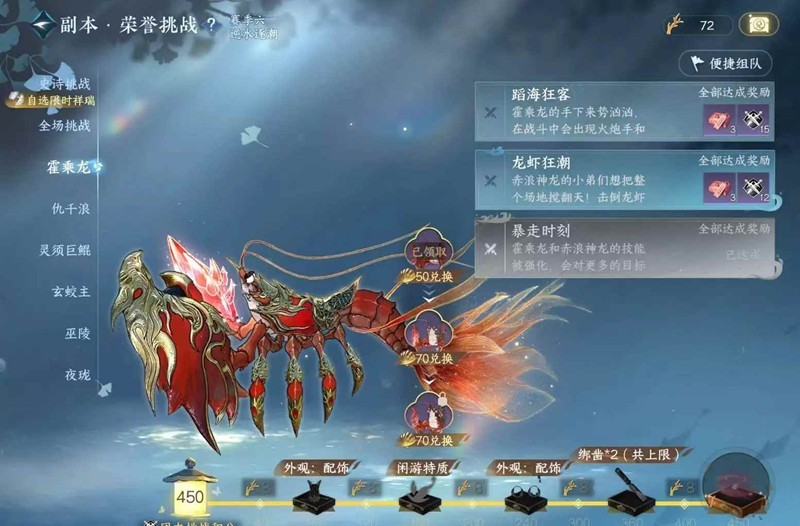Viewport: 800px width, 526px height.
Task: Select boss 霍乘龙 in the list
Action: click(x=69, y=167)
